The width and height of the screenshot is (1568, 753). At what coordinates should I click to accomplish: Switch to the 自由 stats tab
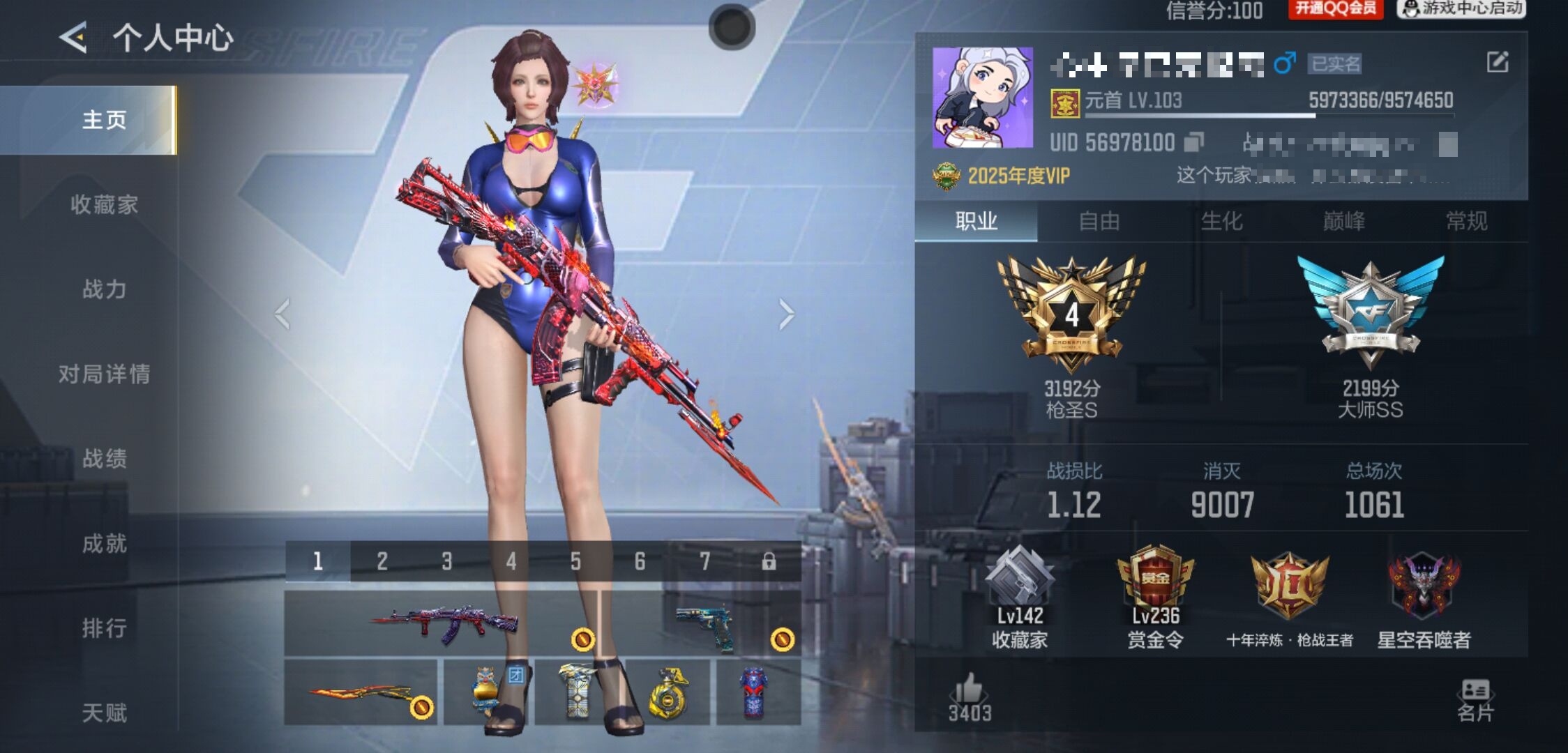click(1099, 222)
